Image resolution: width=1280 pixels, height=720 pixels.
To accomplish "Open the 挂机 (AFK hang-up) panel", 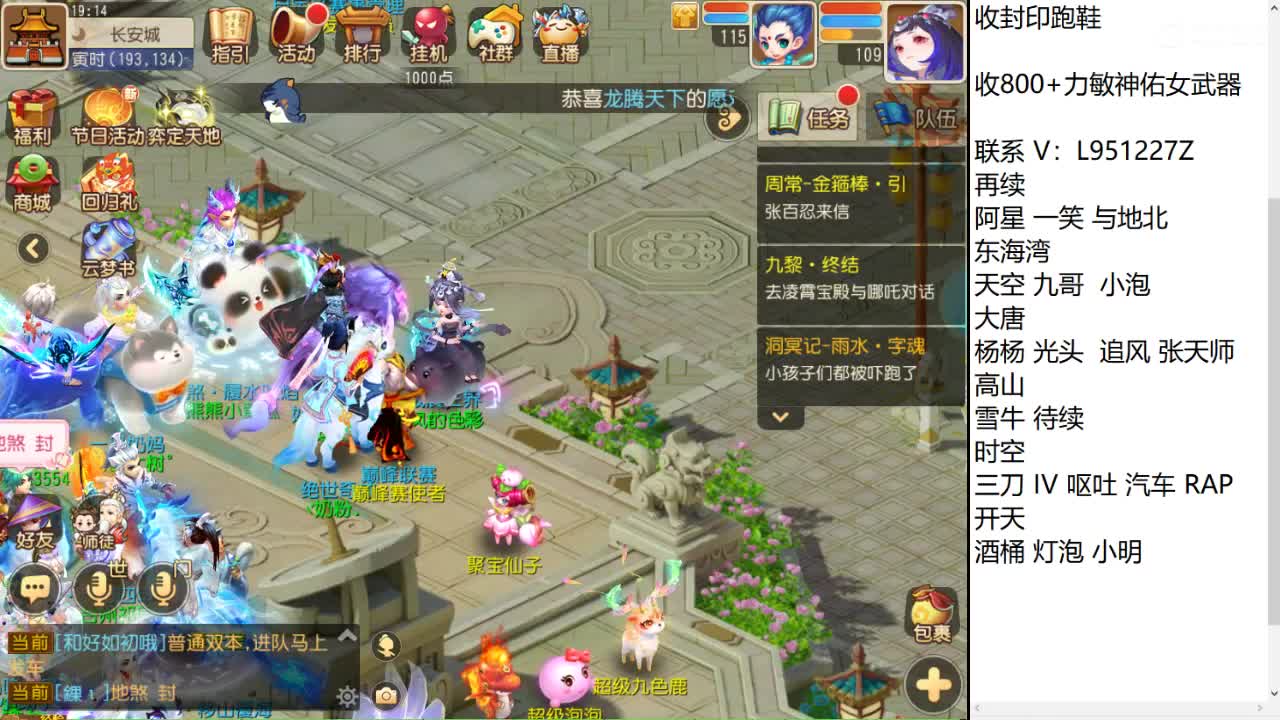I will [x=429, y=35].
